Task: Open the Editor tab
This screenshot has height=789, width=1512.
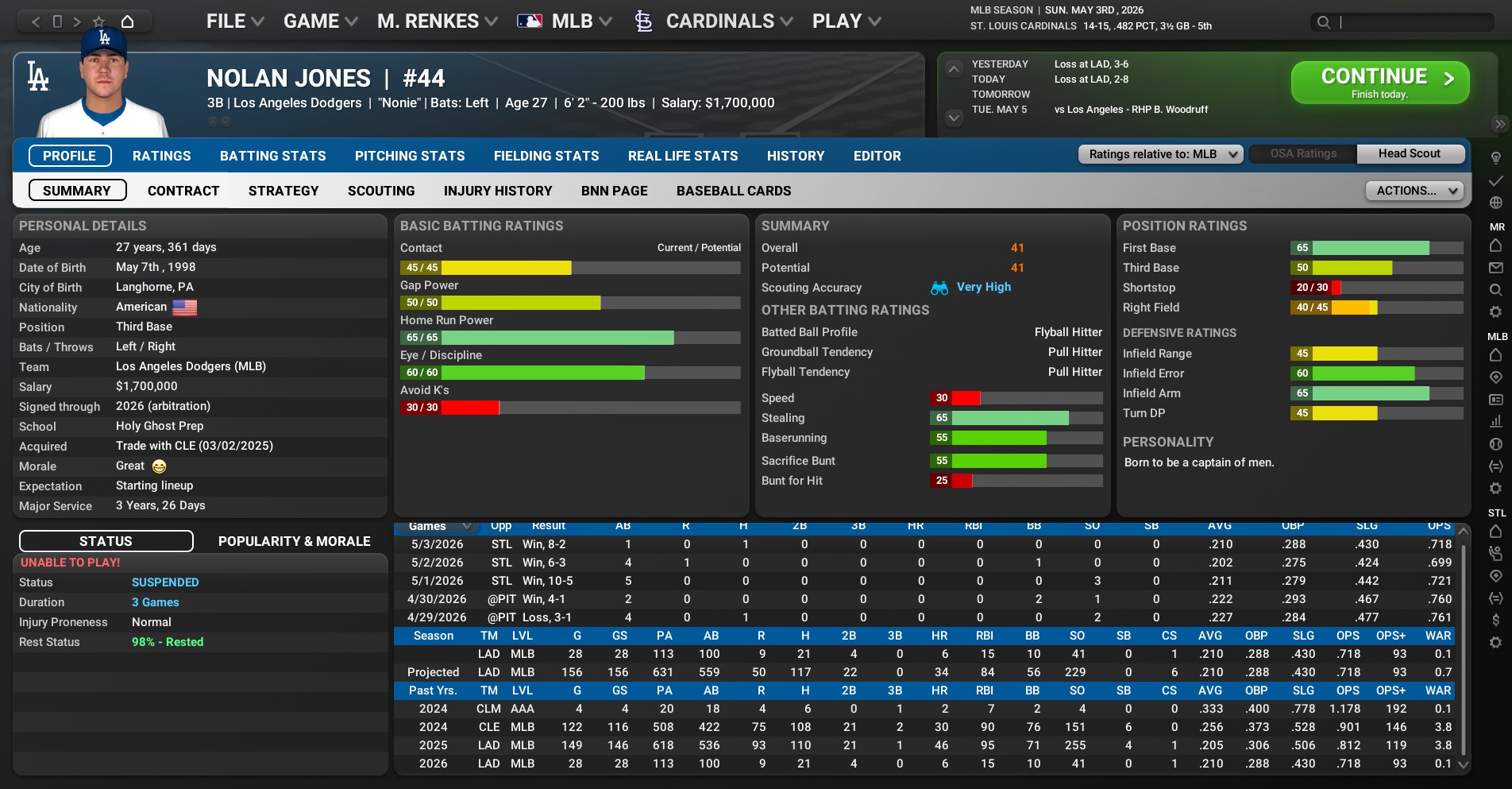Action: 877,156
